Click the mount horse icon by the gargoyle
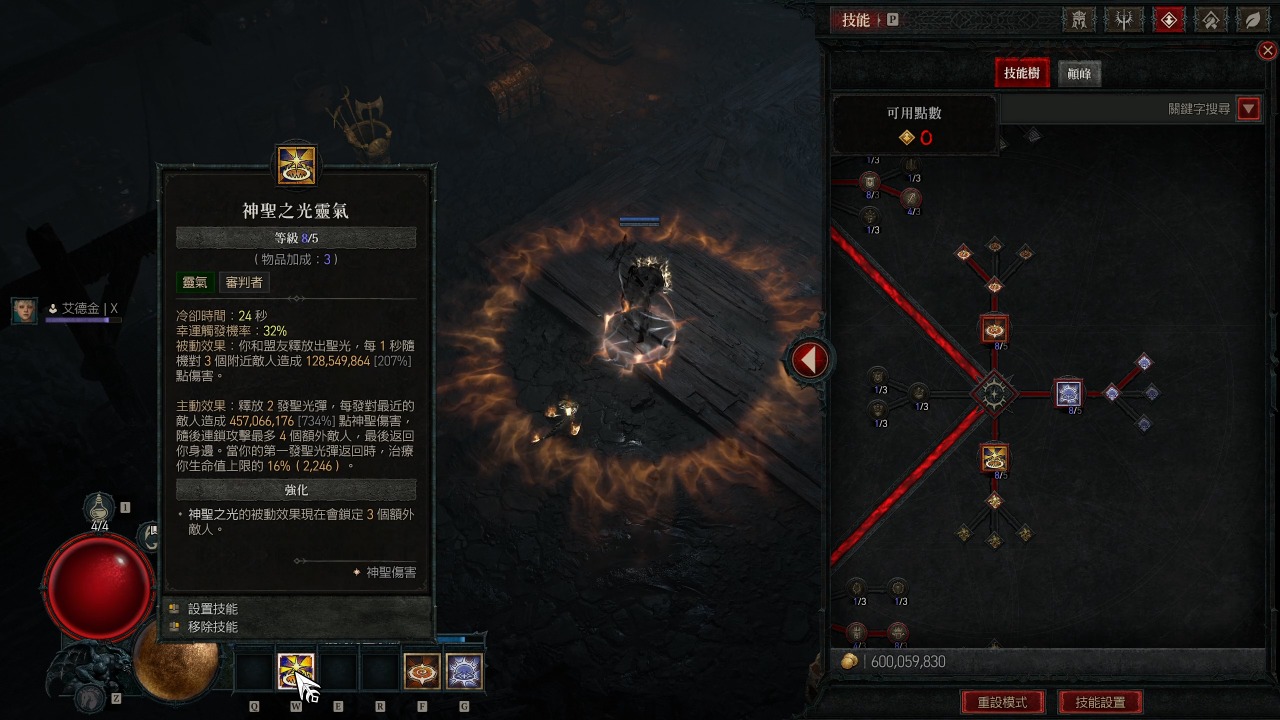Viewport: 1280px width, 720px height. click(x=92, y=697)
